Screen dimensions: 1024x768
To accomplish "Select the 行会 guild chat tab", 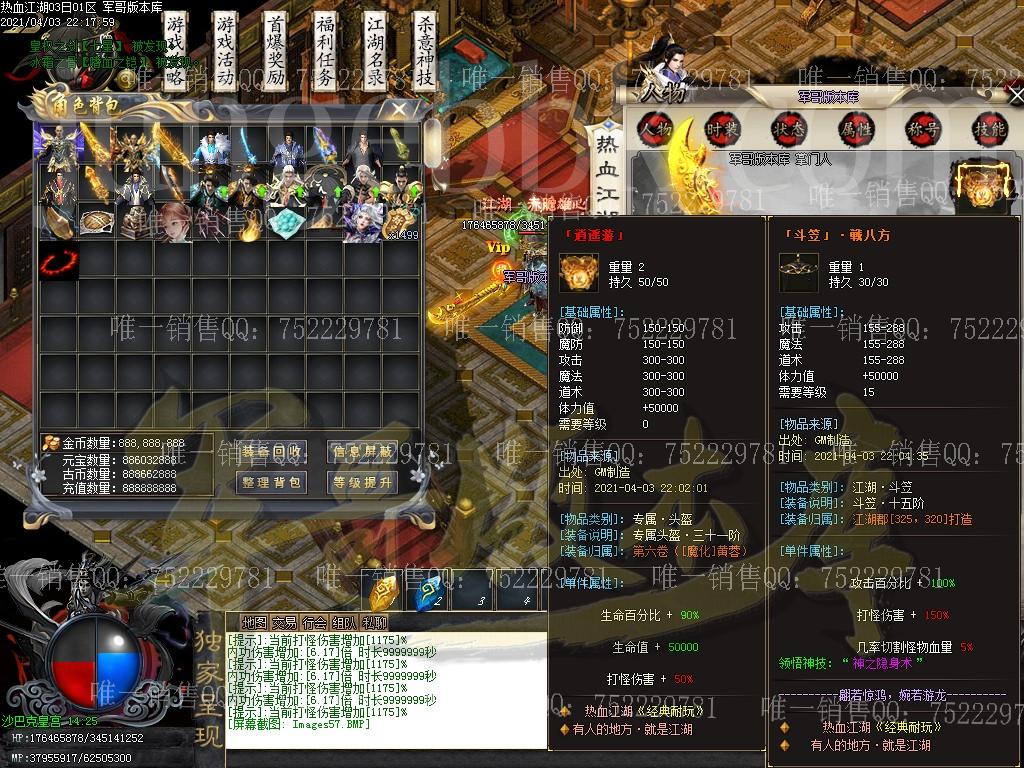I will click(x=314, y=623).
